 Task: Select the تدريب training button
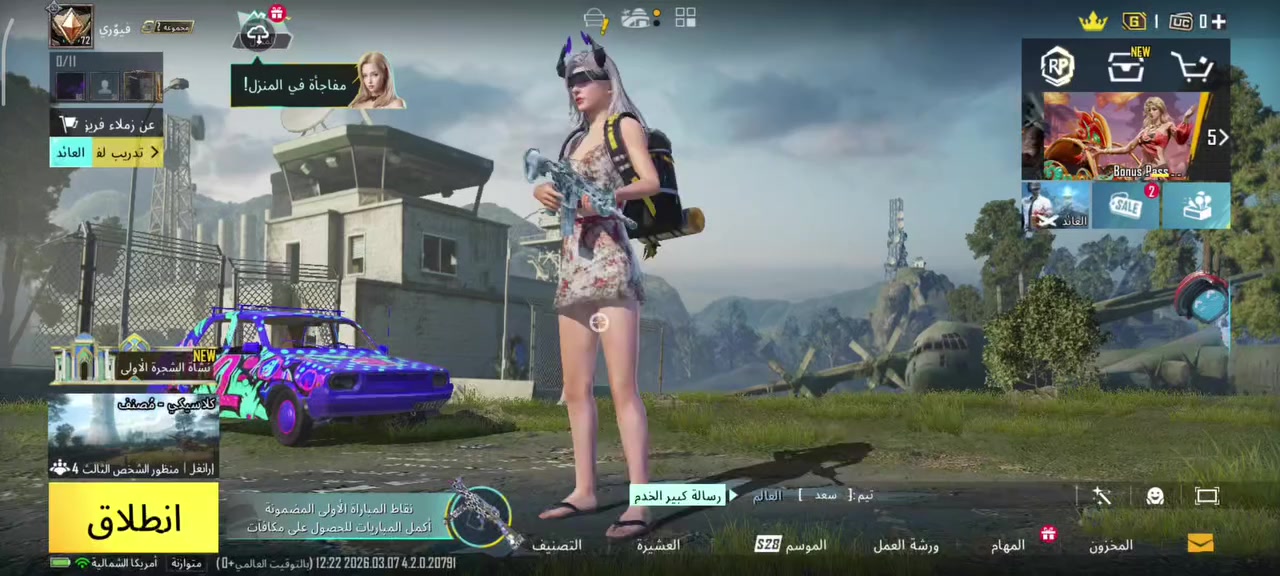(x=107, y=153)
